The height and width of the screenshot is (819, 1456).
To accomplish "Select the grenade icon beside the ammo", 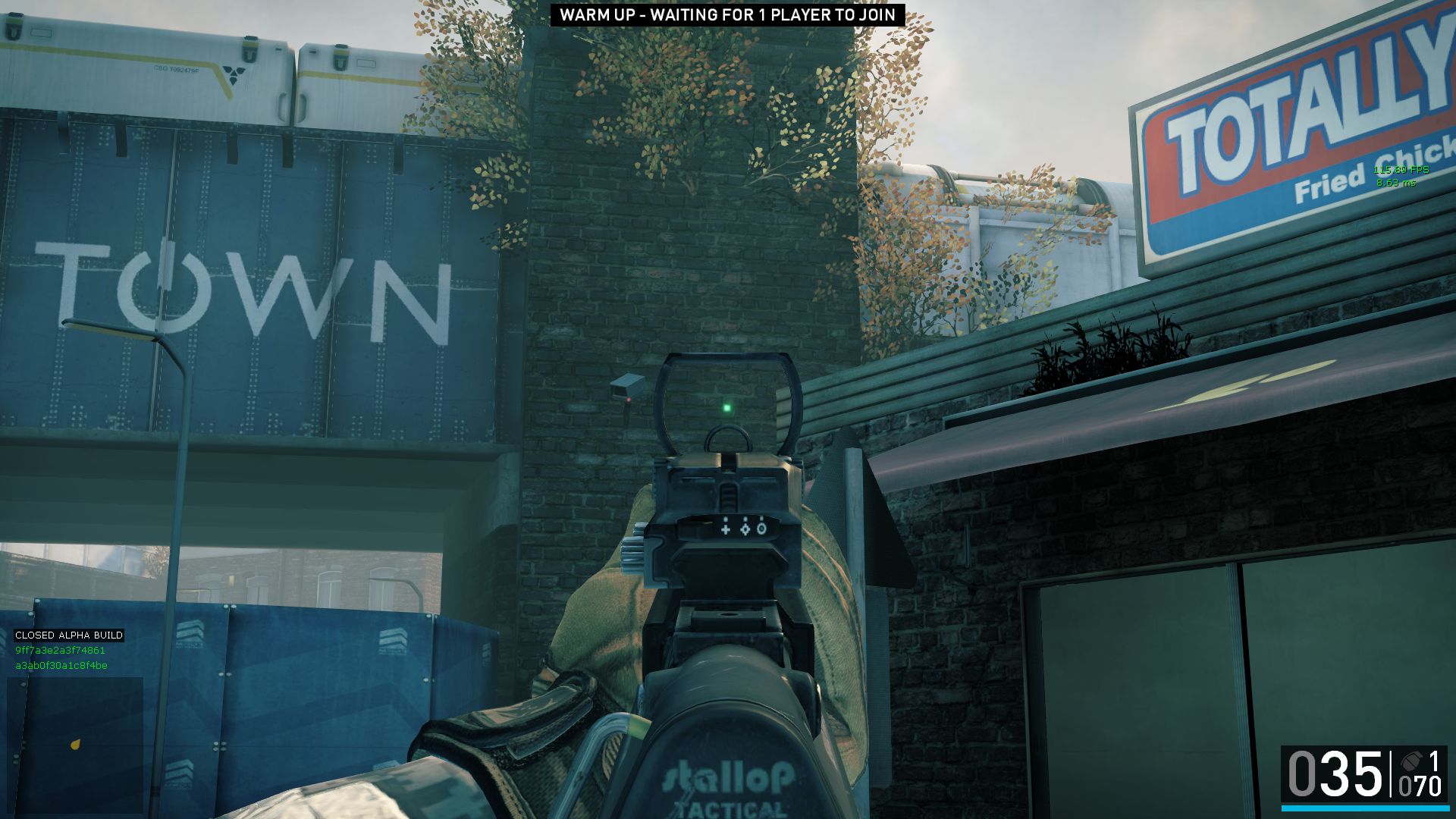I will (x=1410, y=761).
